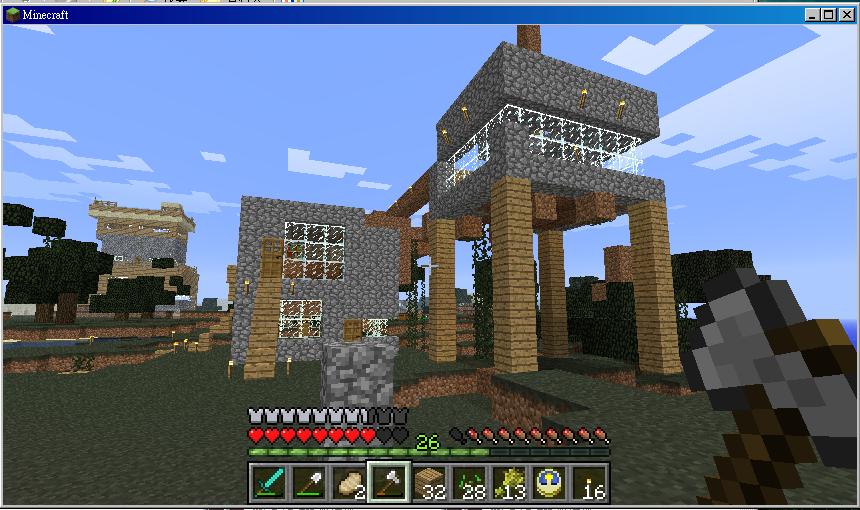Choose the bread slot with 2 items
The image size is (860, 510).
[348, 483]
